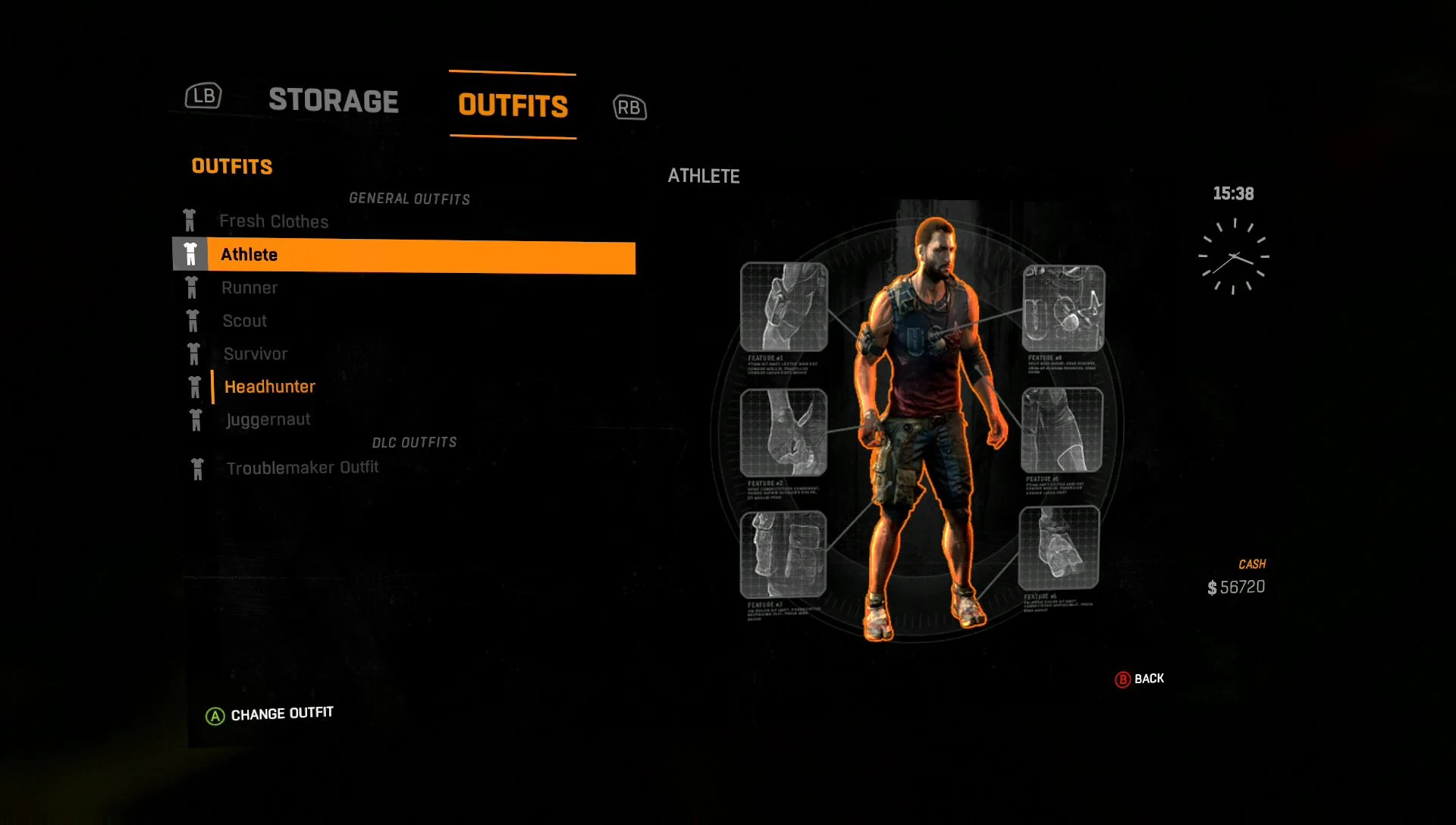Screen dimensions: 1456x825
Task: Click the shirt icon beside Runner
Action: click(192, 287)
